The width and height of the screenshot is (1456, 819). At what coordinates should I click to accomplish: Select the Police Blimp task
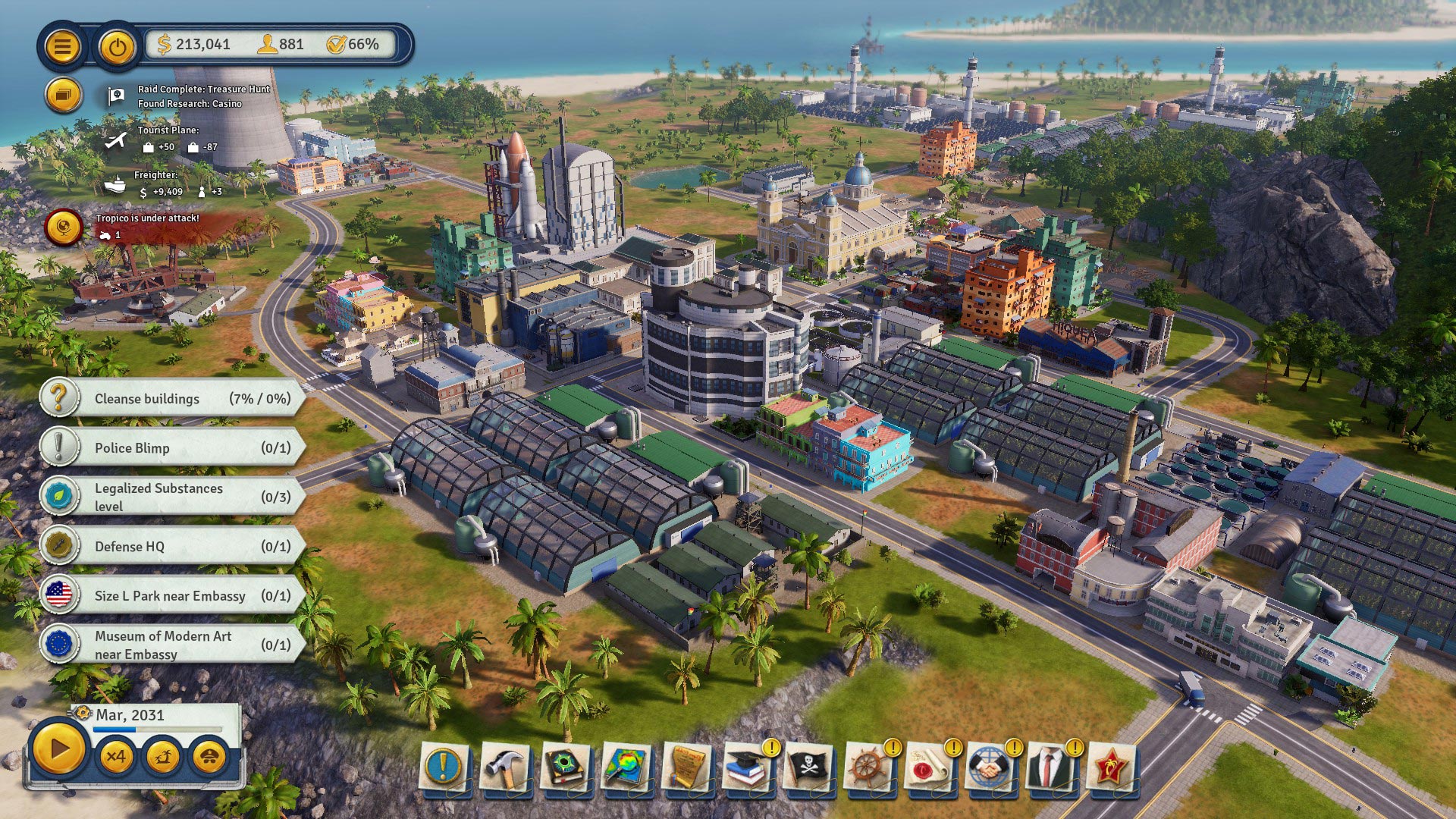[173, 448]
